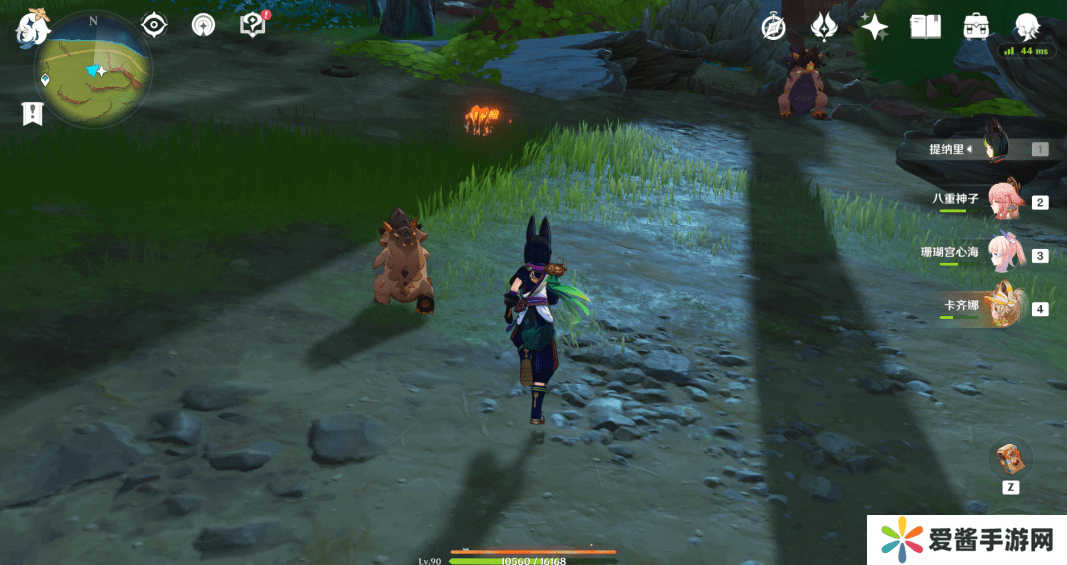This screenshot has height=565, width=1067.
Task: Open the inventory backpack icon
Action: [976, 27]
